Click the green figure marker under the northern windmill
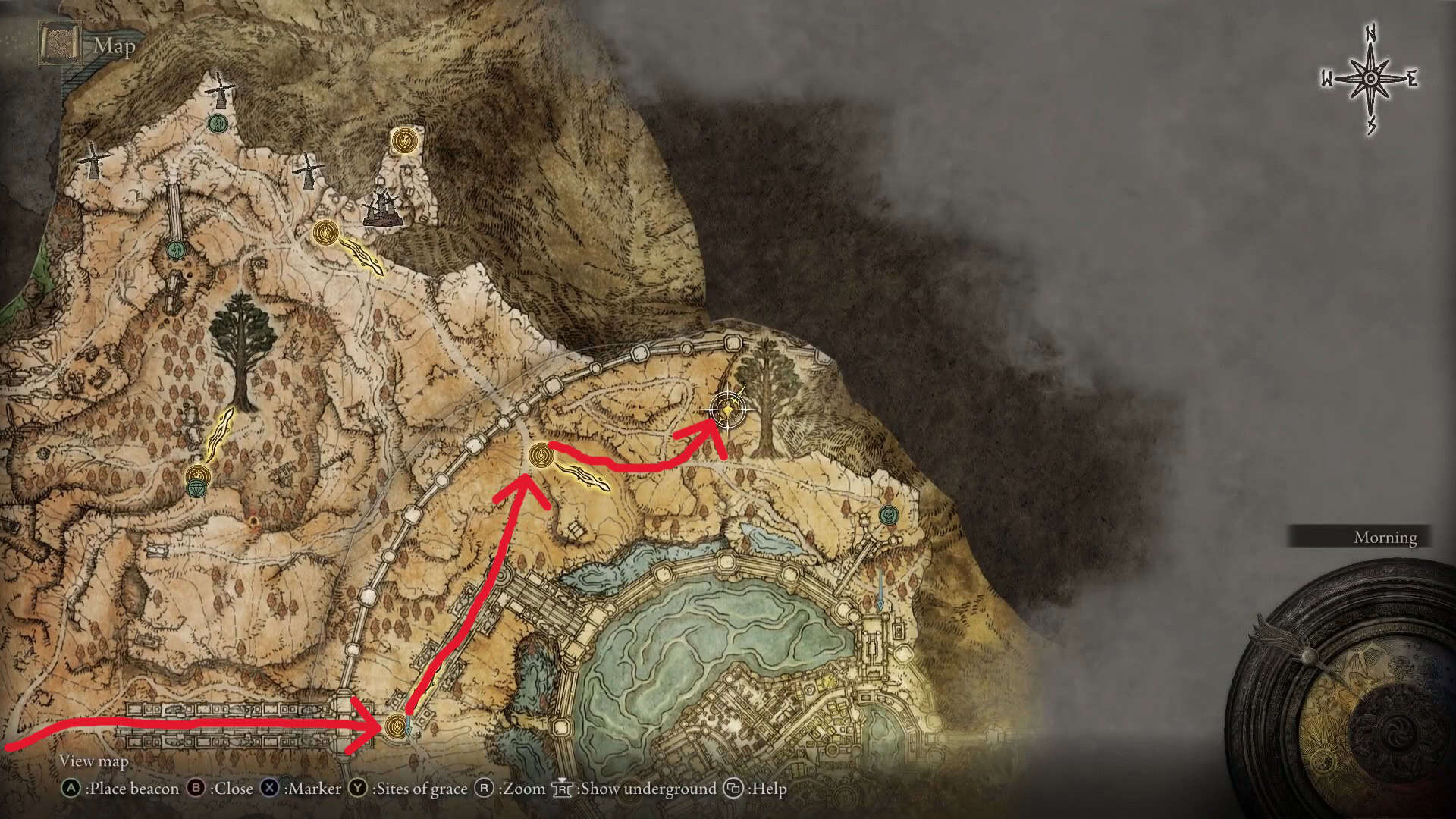Image resolution: width=1456 pixels, height=819 pixels. tap(218, 123)
